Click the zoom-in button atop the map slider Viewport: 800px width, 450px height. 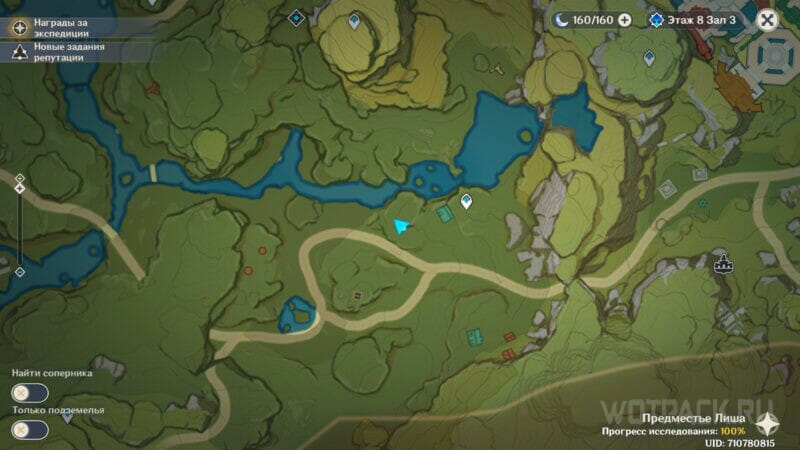click(x=19, y=178)
